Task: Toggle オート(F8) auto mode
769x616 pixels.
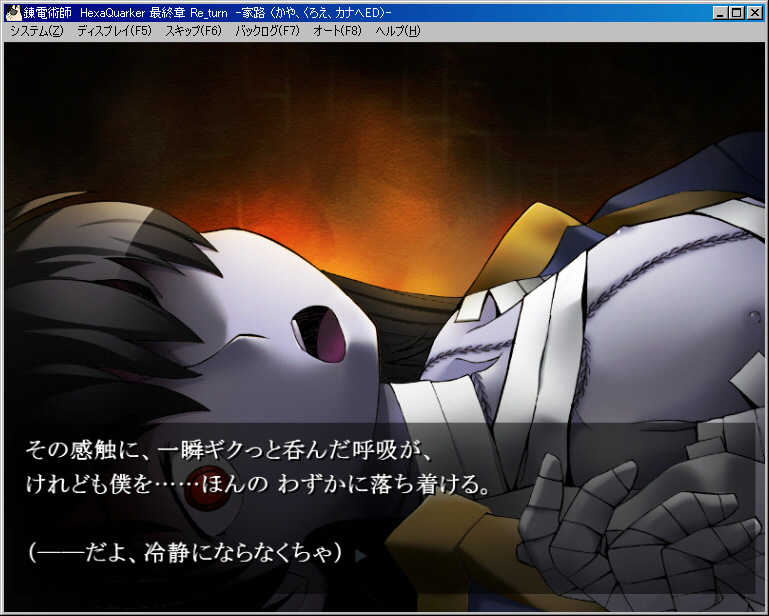Action: point(337,31)
